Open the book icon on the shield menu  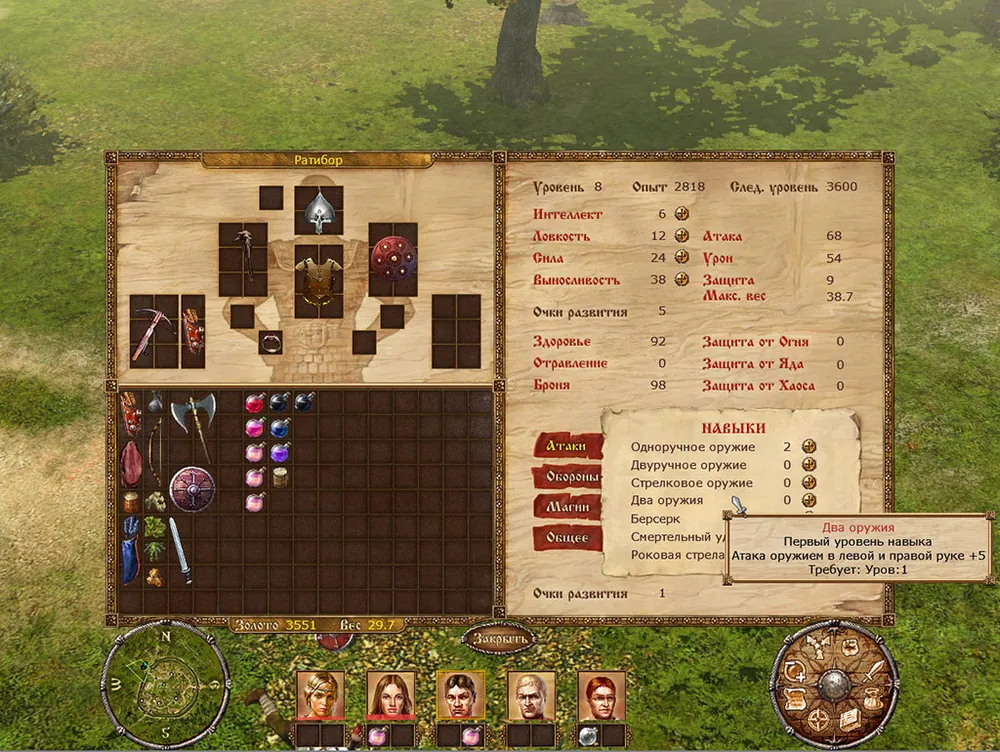(848, 718)
